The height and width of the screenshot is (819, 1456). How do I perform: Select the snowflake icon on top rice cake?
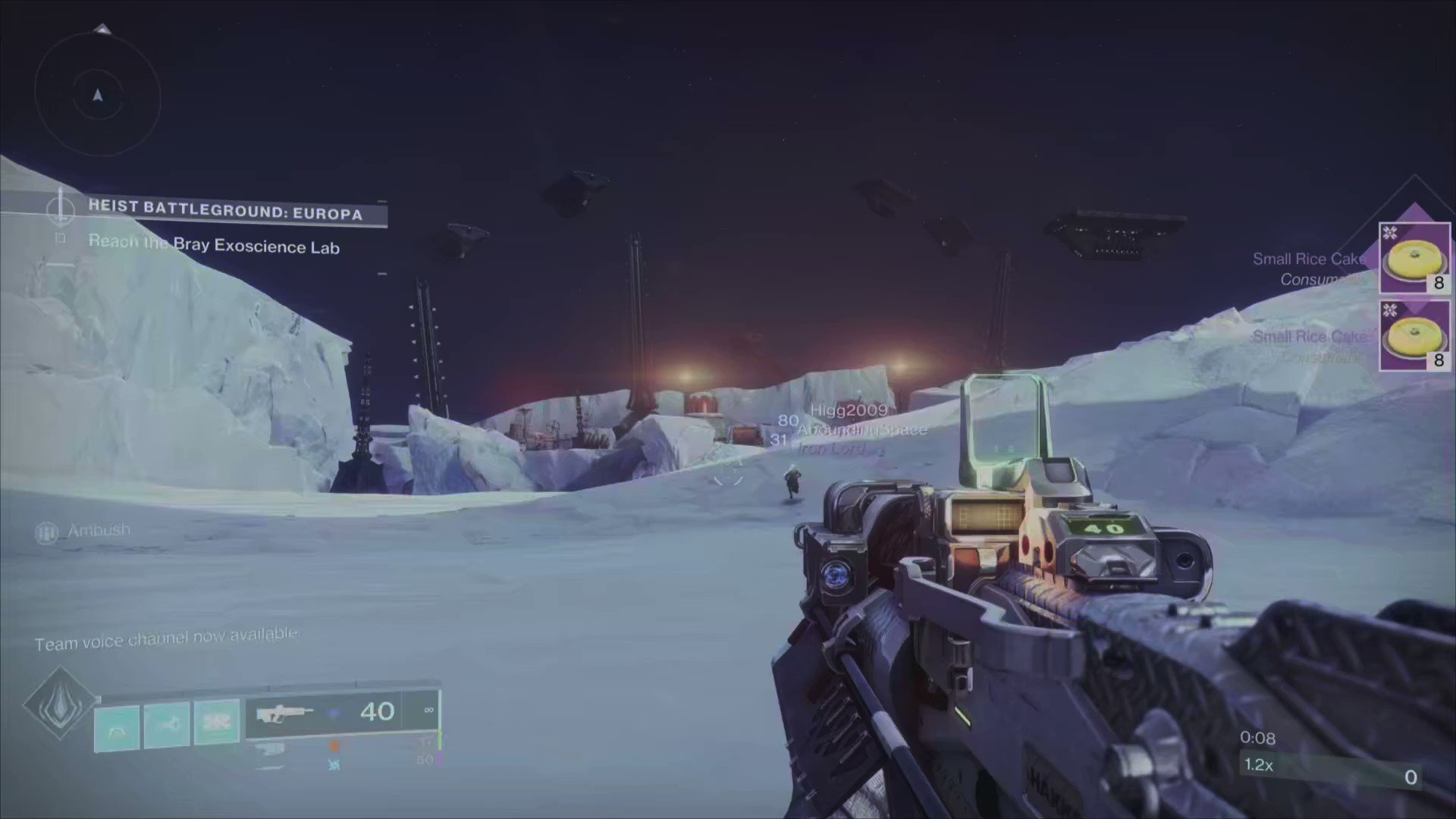tap(1390, 232)
